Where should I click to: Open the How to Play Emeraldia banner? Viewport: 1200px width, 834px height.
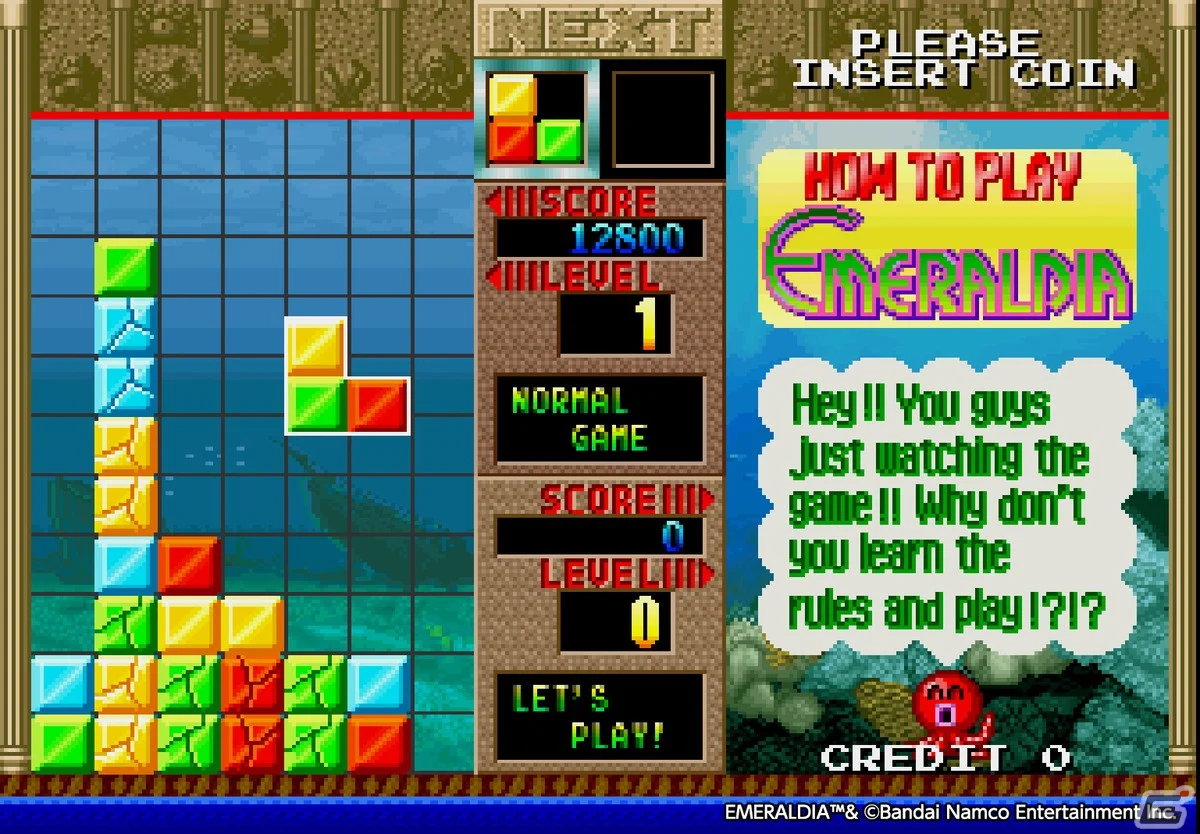click(947, 238)
